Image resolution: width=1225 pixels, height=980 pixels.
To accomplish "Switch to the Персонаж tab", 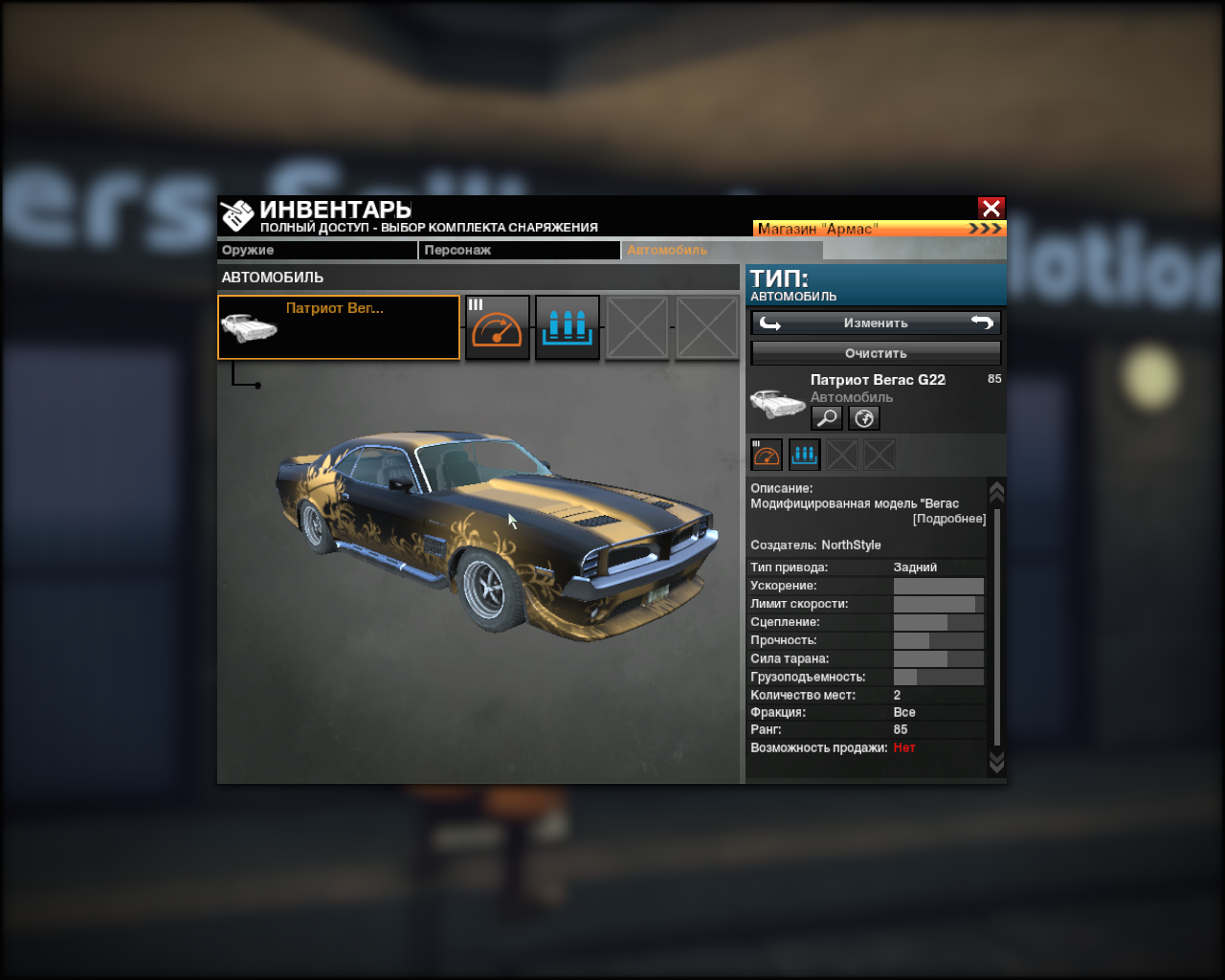I will [x=521, y=250].
